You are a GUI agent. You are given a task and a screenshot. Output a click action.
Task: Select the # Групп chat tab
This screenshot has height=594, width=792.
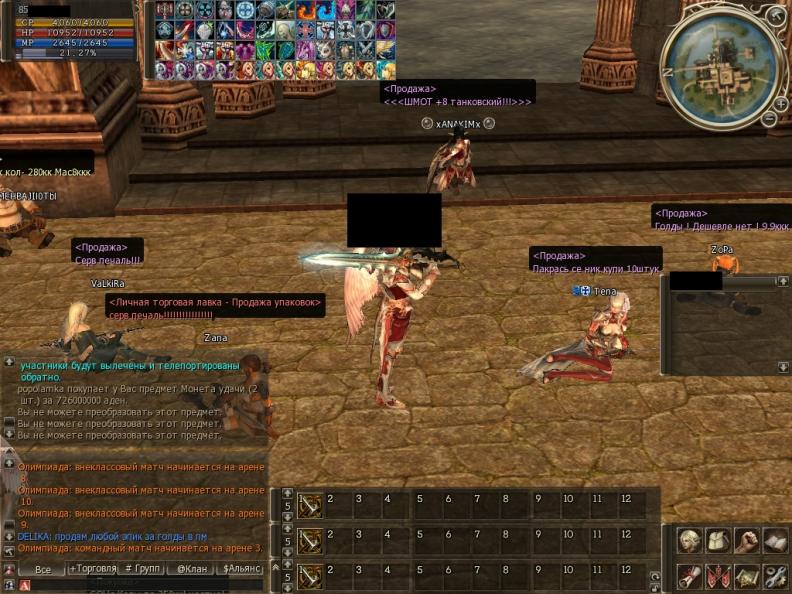pyautogui.click(x=142, y=569)
